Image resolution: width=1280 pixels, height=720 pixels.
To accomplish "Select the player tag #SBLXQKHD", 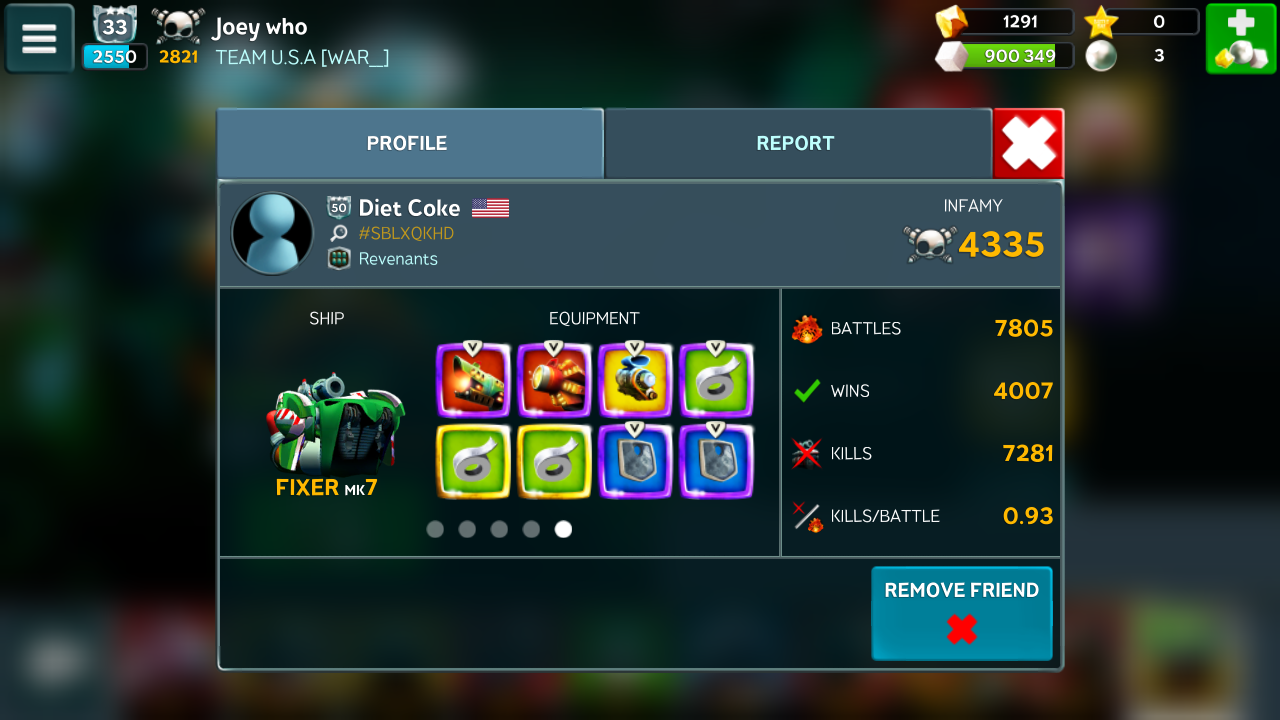I will [x=405, y=233].
